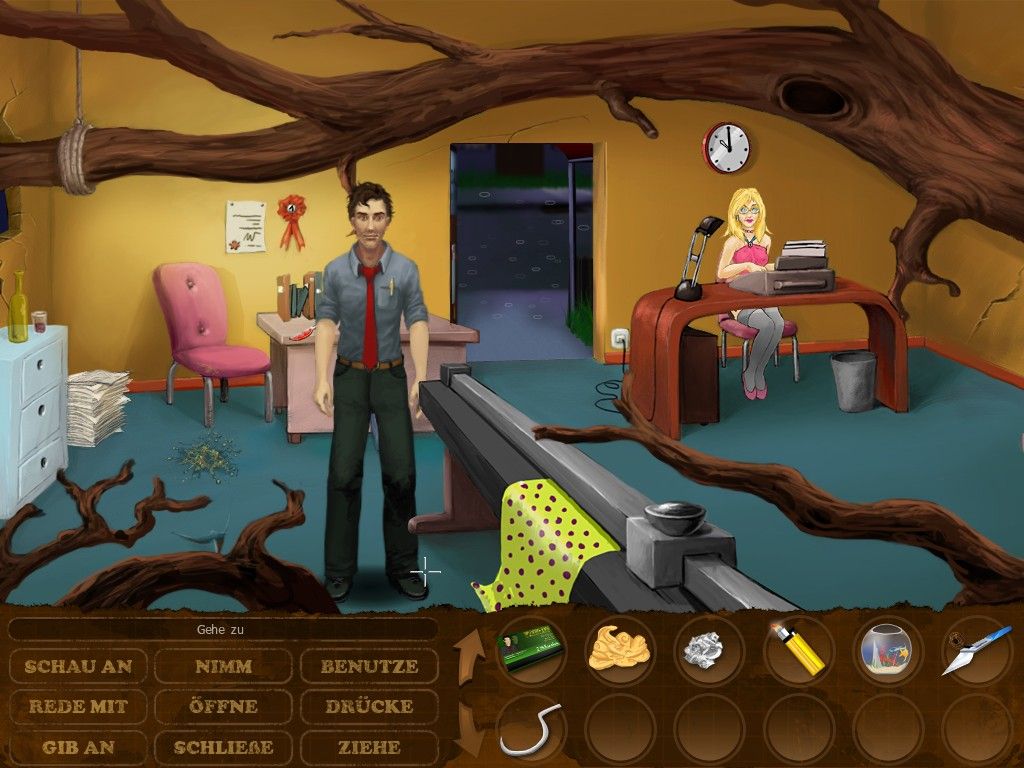Select the fishbowl inventory item
1024x768 pixels.
(888, 650)
